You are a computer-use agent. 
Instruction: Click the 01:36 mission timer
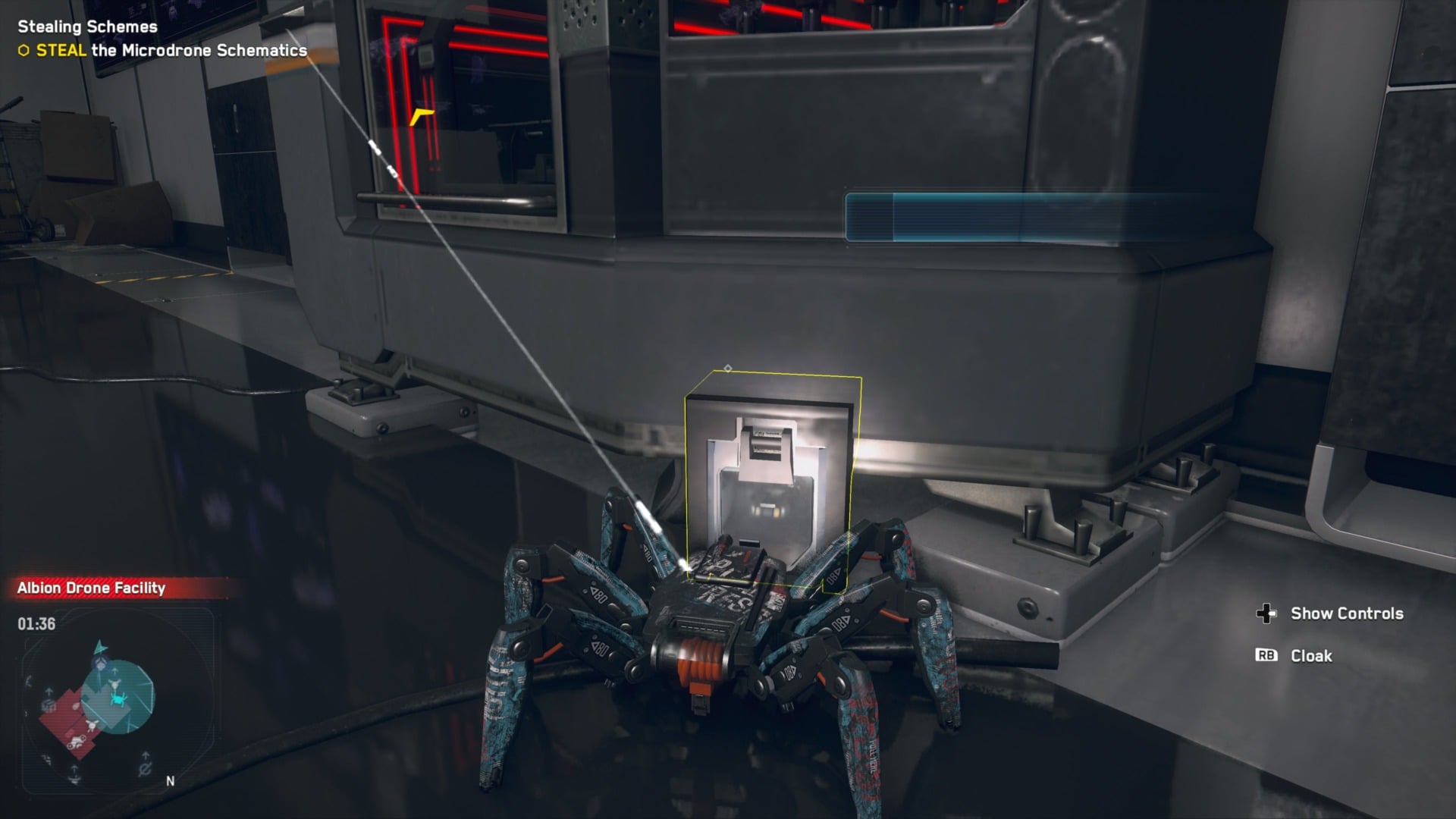click(x=36, y=623)
